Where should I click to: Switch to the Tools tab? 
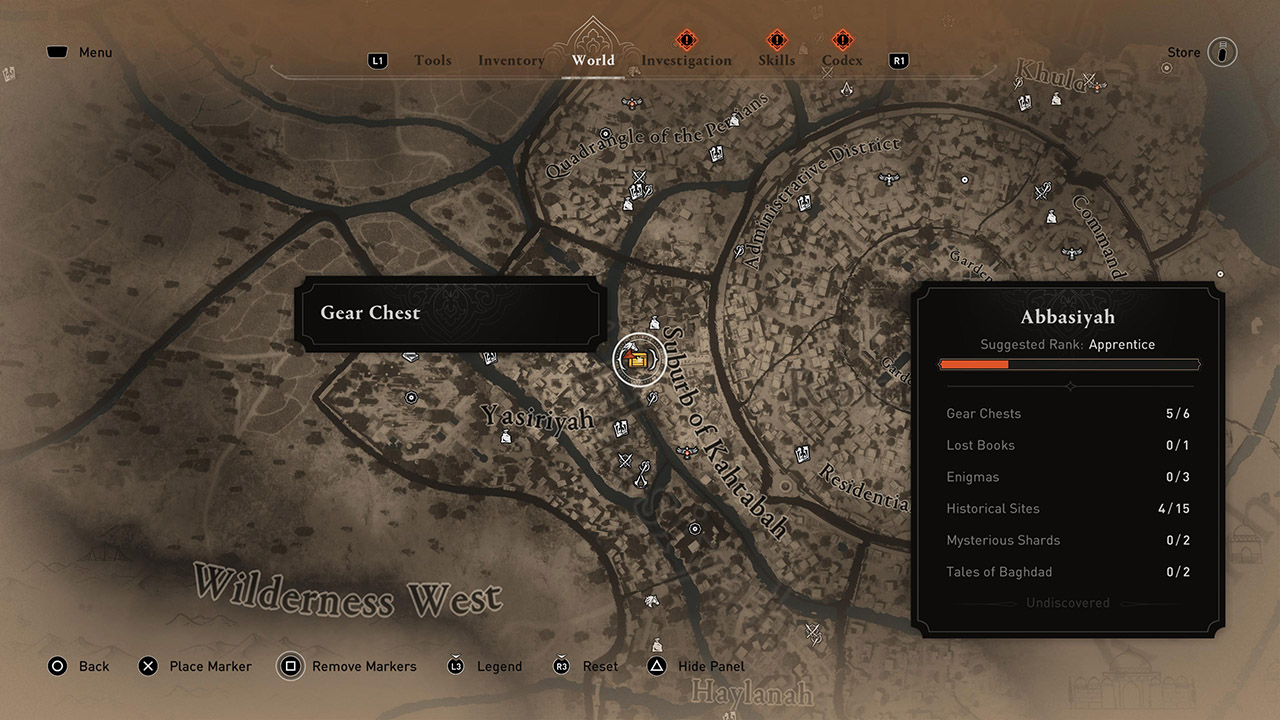tap(433, 61)
